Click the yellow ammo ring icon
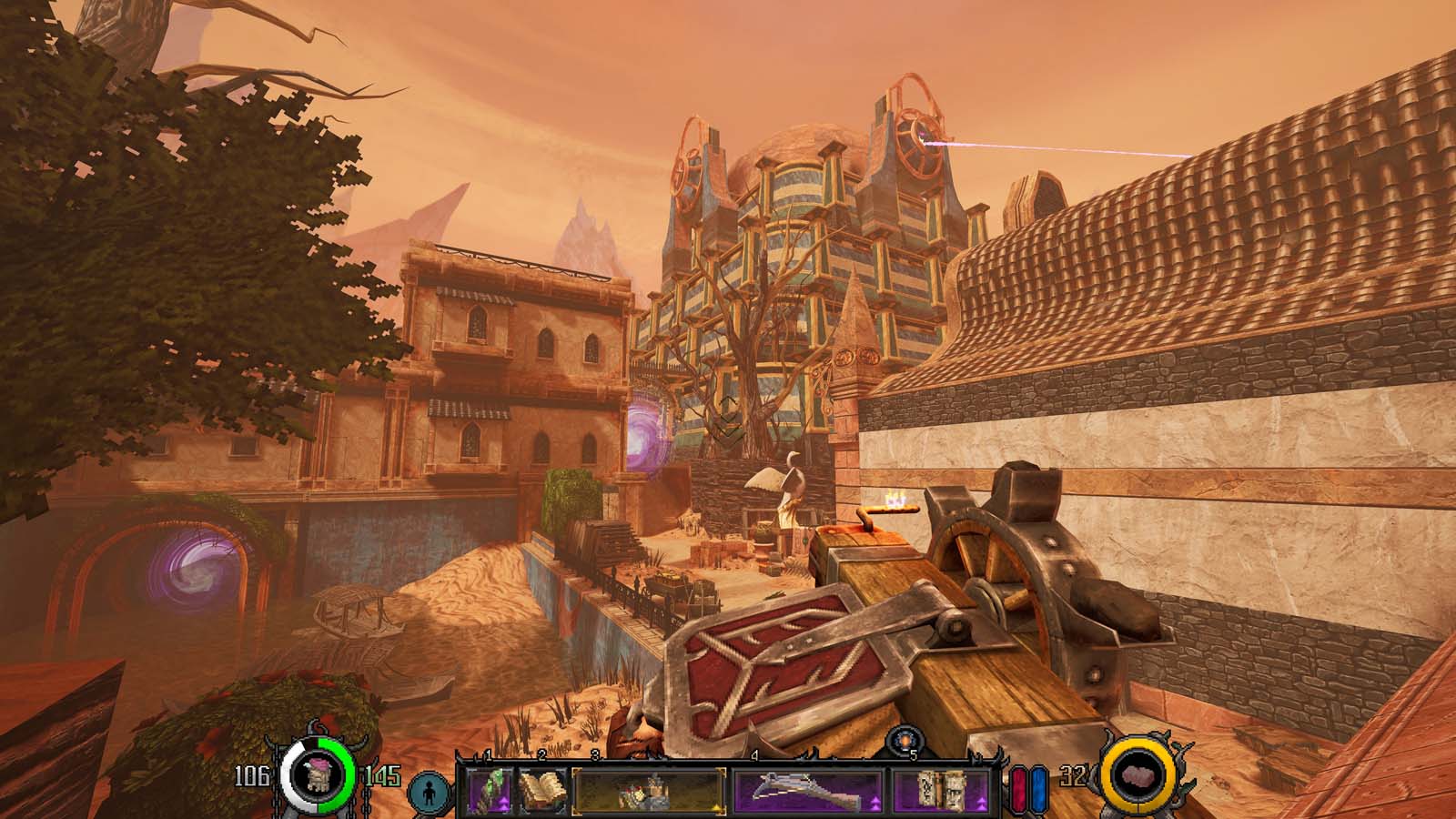 pyautogui.click(x=1134, y=776)
